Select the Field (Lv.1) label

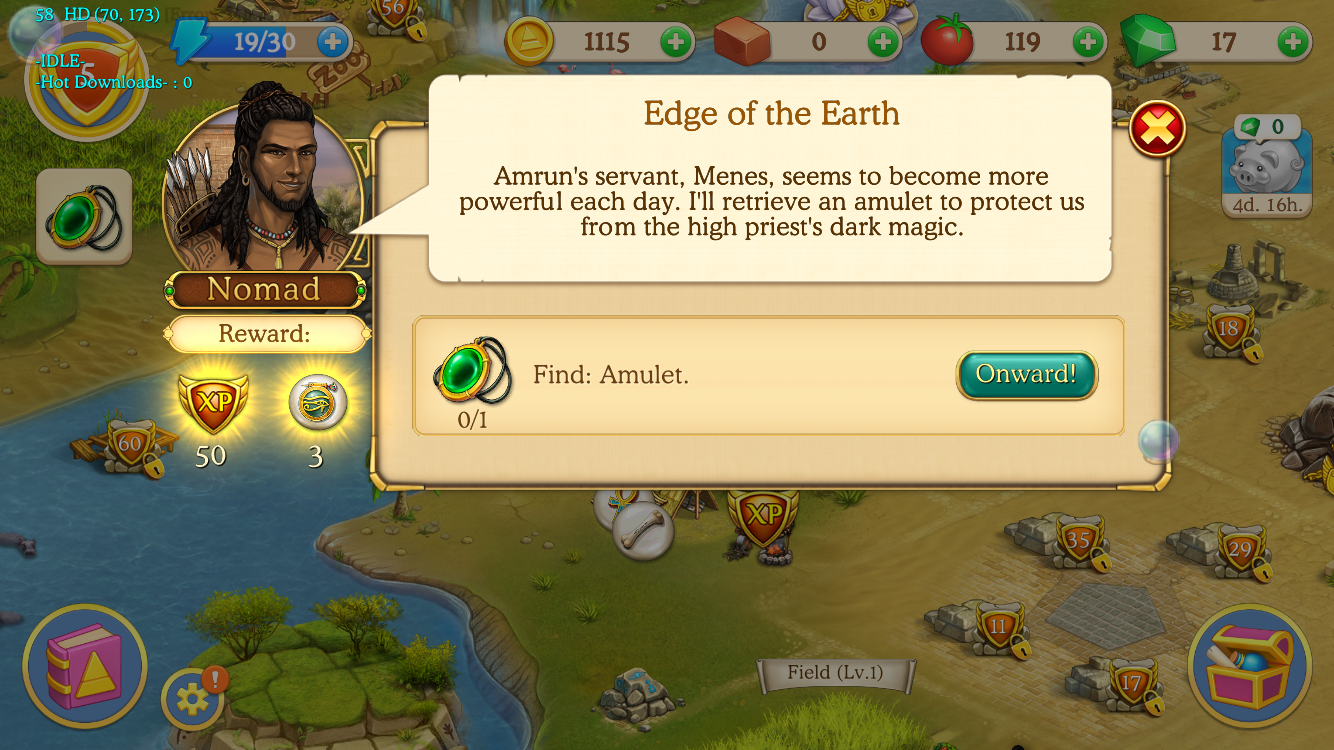835,673
